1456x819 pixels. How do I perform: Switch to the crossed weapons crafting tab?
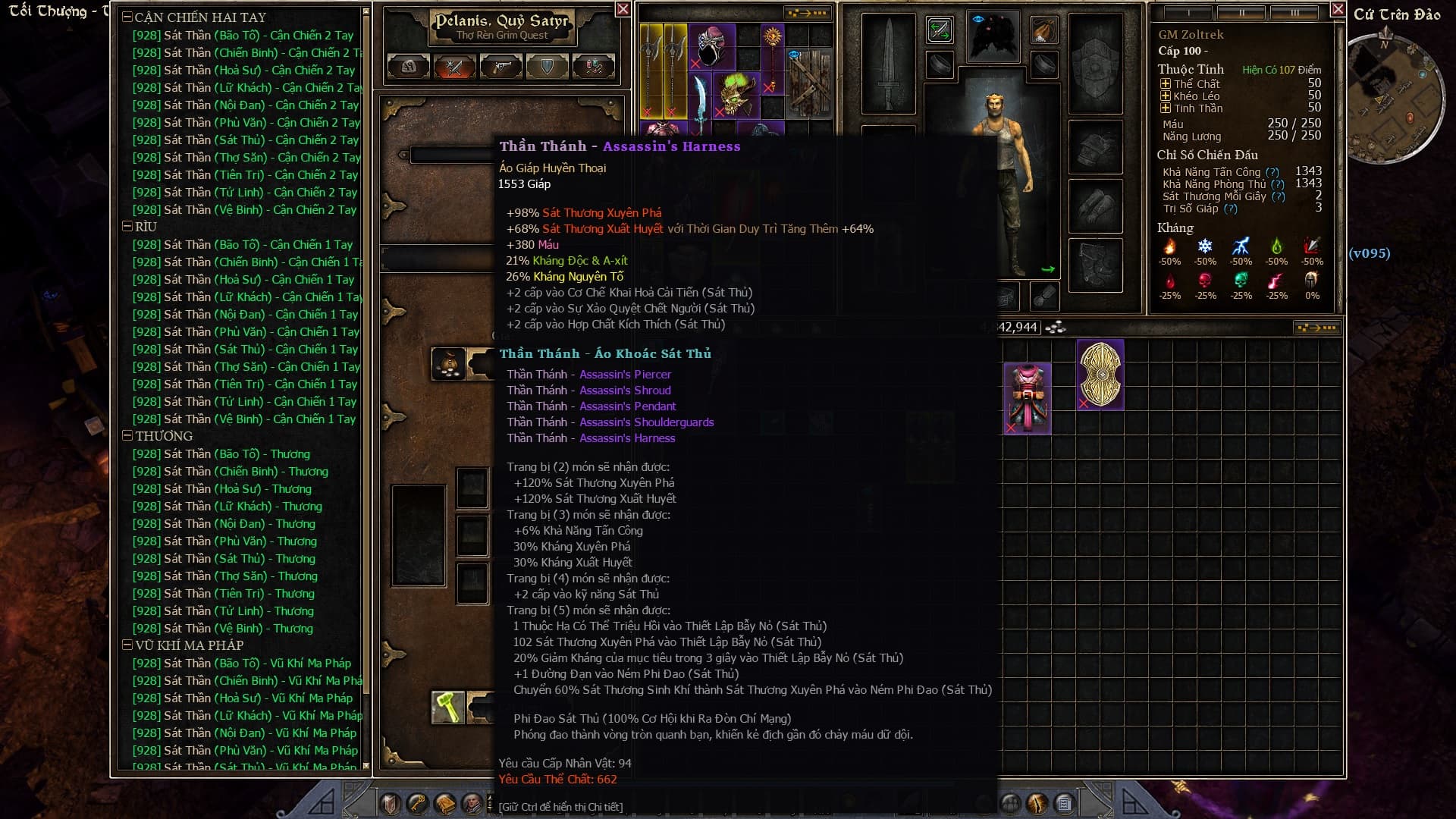[454, 67]
